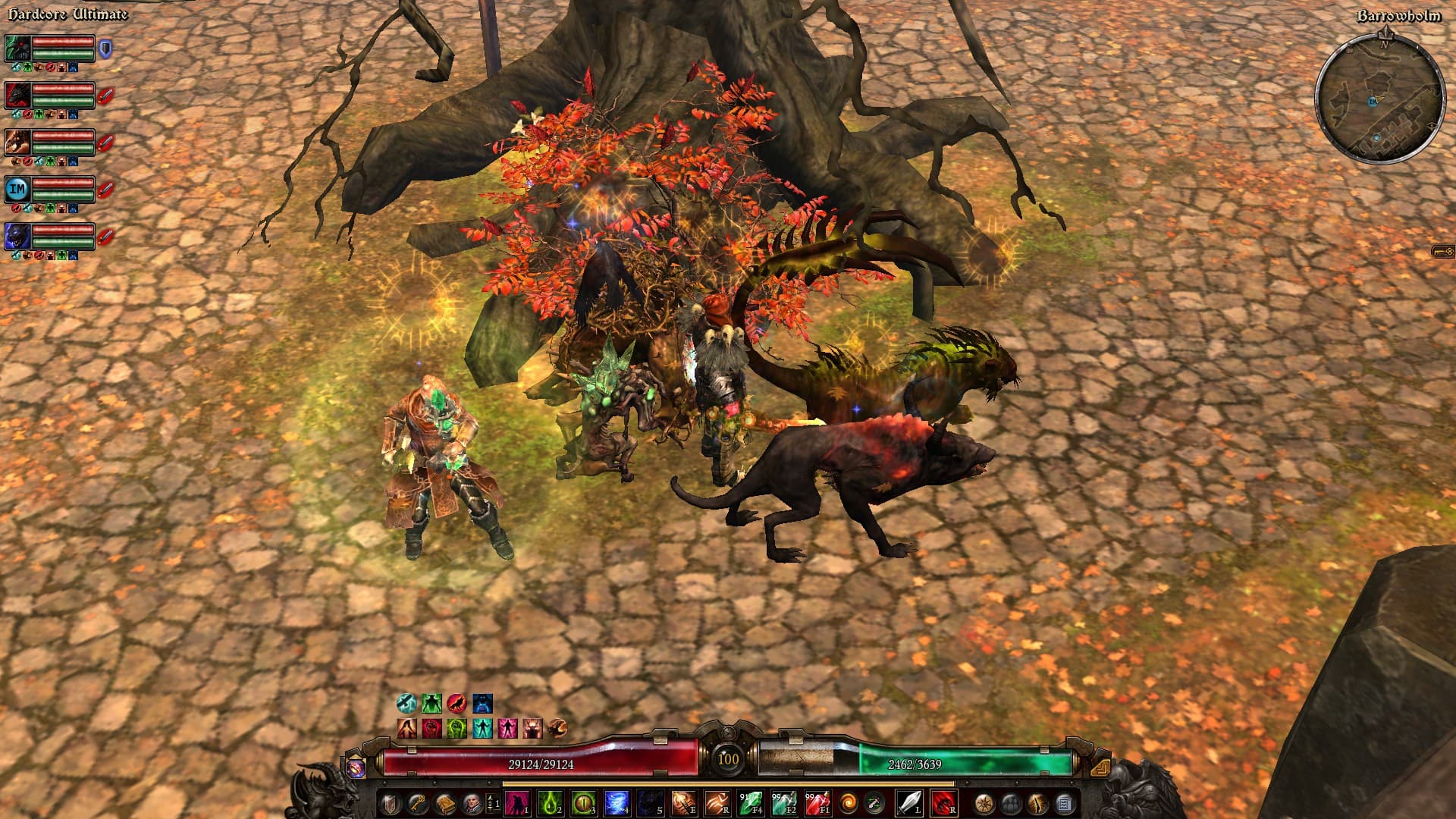This screenshot has width=1456, height=819.
Task: Select the red right-click skill slot
Action: tap(943, 802)
